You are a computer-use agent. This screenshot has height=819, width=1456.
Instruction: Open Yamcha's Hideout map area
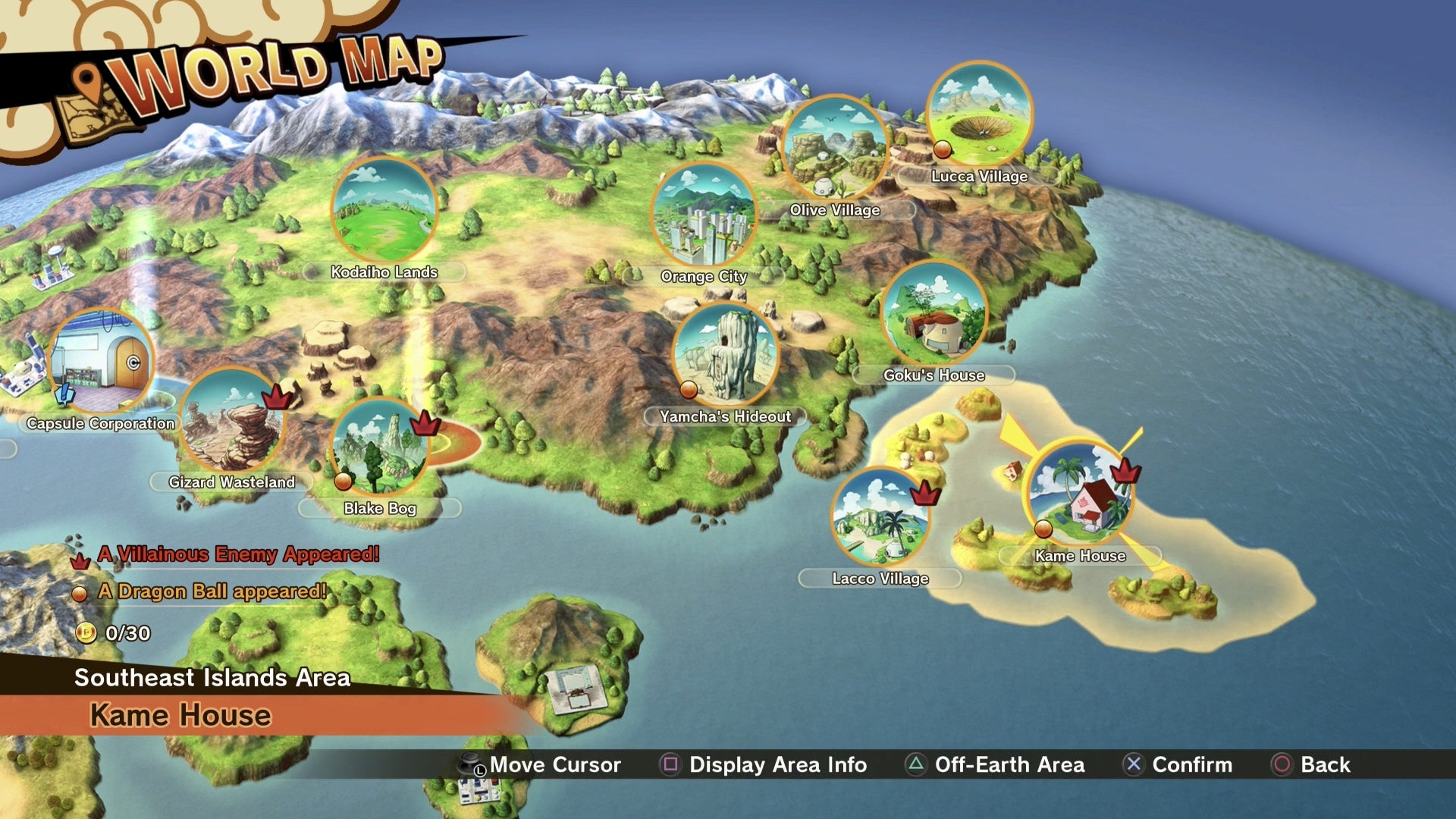coord(725,354)
